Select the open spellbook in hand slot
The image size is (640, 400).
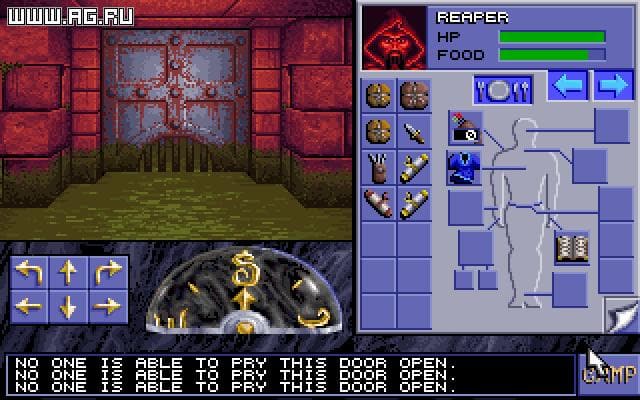[572, 246]
